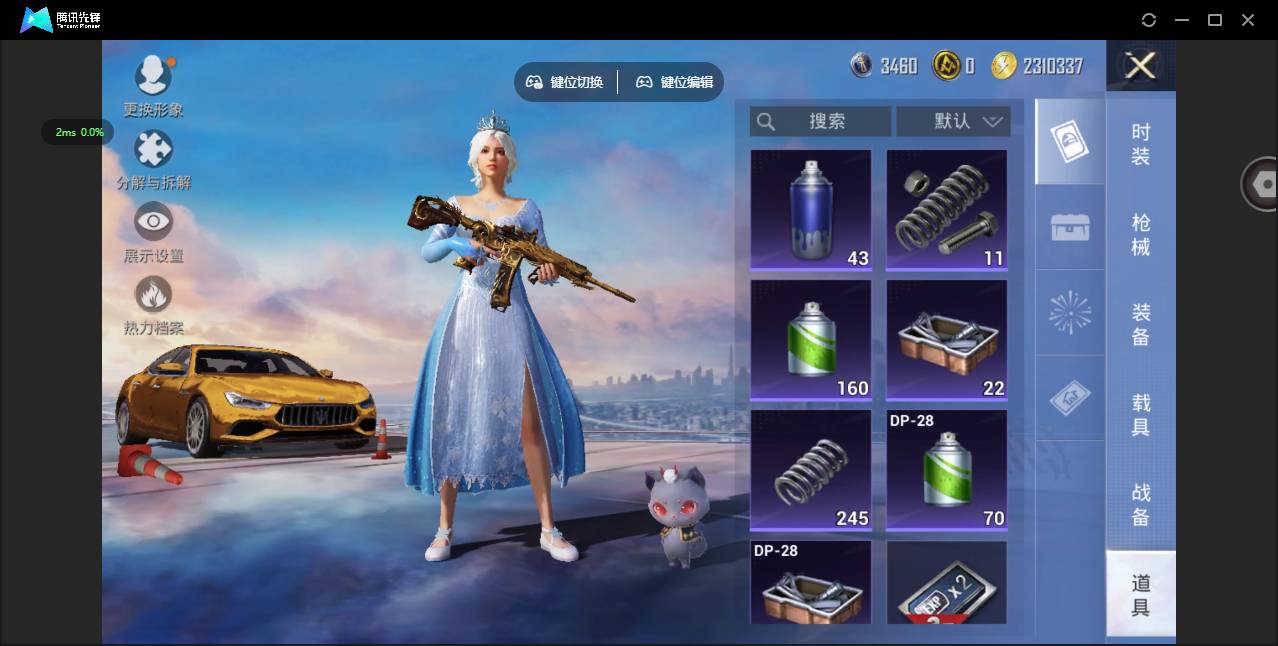Click the 键位切换 key switch button
1278x646 pixels.
(x=565, y=82)
